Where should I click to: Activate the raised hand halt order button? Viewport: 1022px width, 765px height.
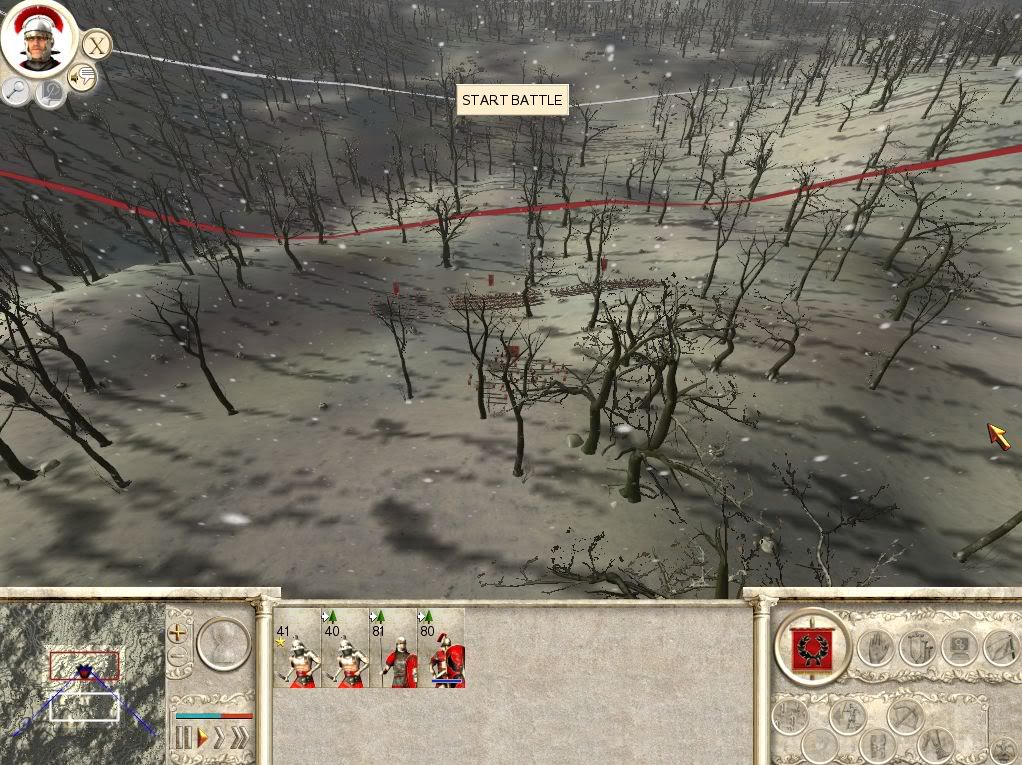pos(874,648)
